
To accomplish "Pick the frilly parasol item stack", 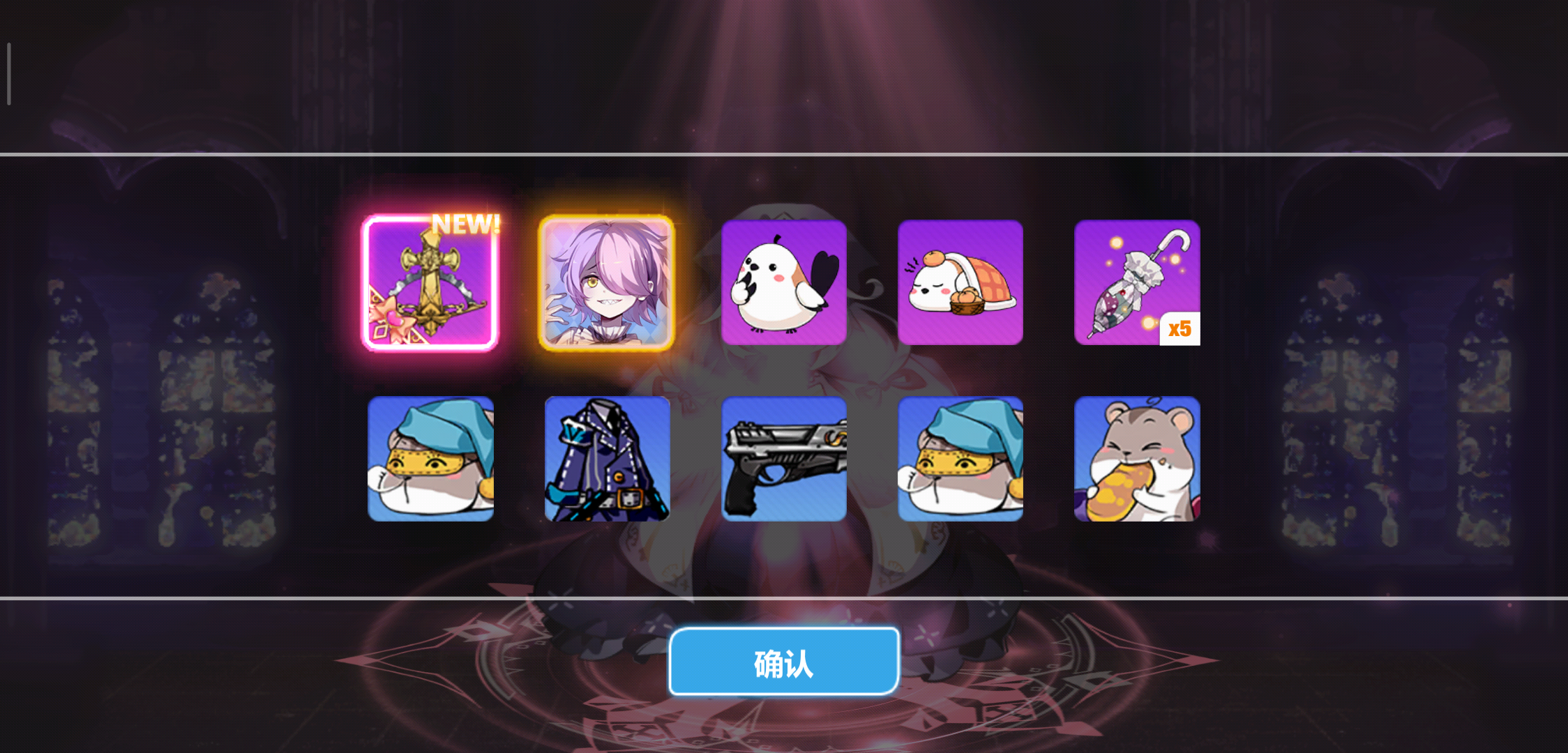I will (1137, 282).
